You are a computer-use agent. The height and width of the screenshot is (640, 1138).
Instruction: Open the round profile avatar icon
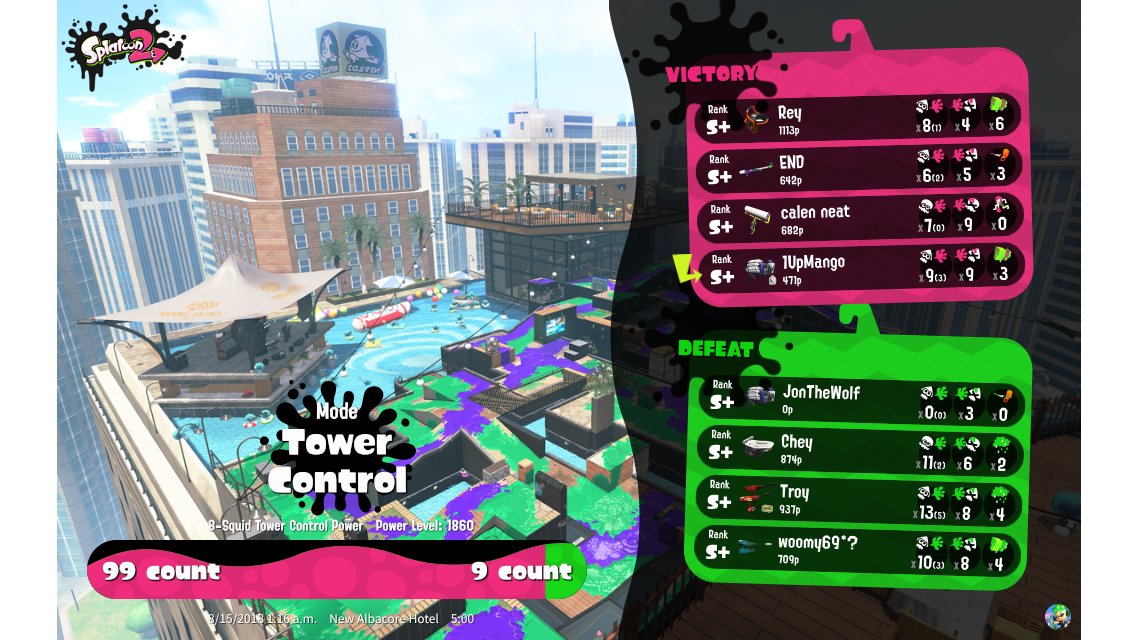point(1057,615)
